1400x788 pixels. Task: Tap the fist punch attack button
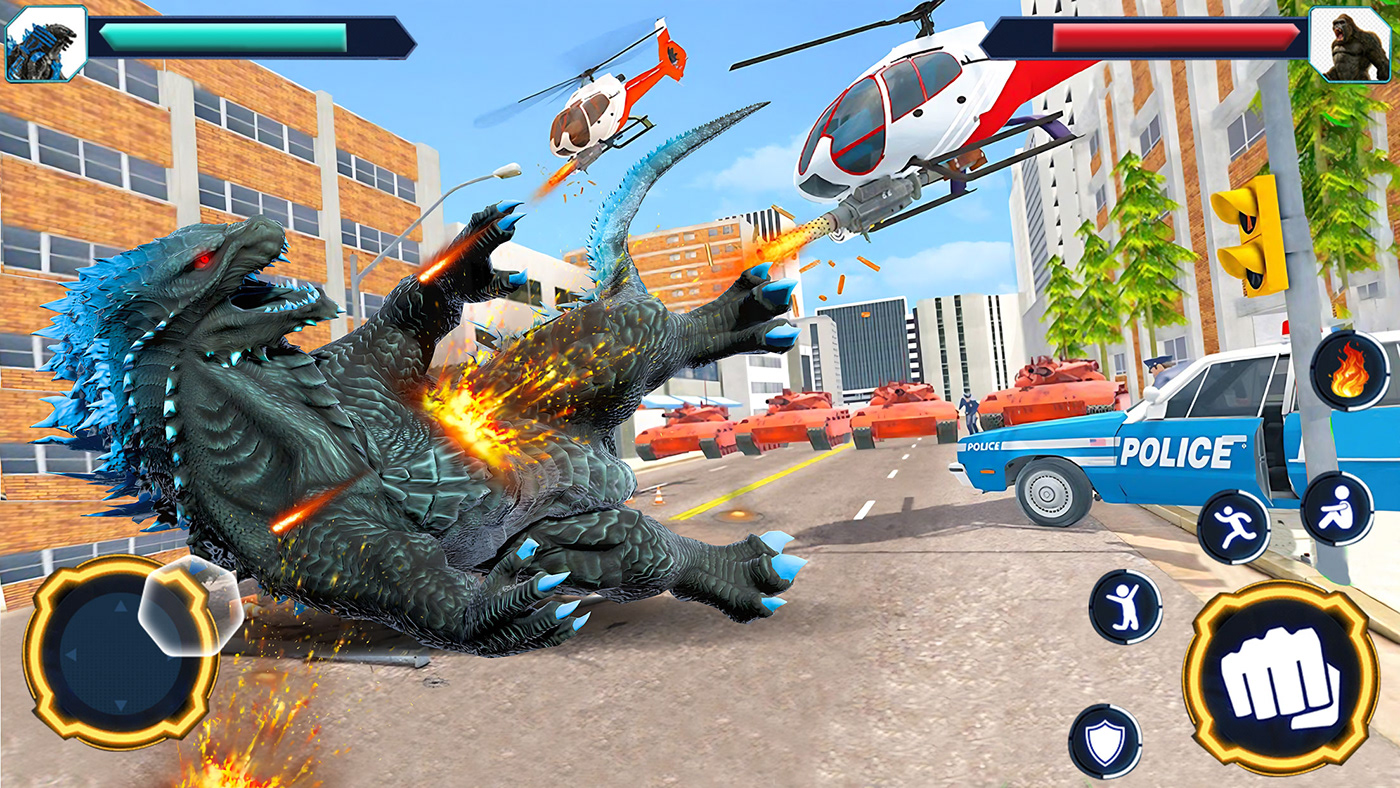point(1280,678)
